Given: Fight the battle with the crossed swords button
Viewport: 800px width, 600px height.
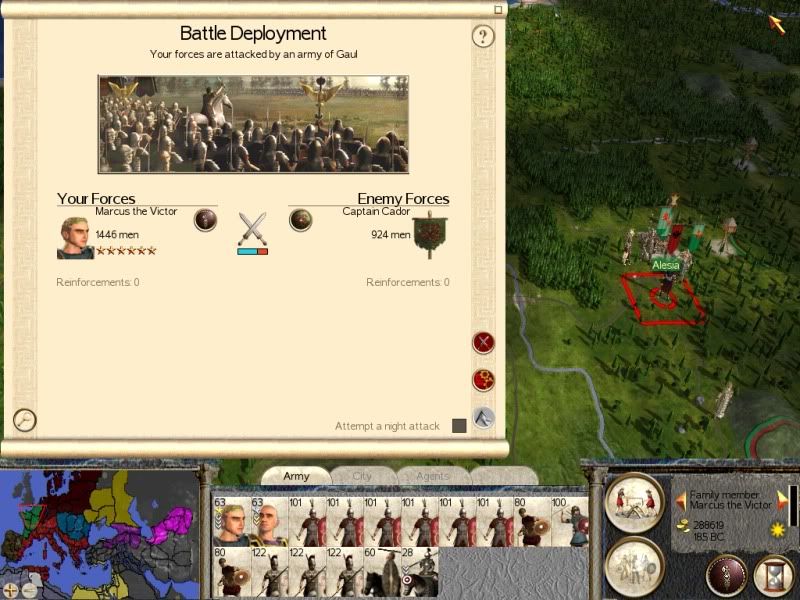Looking at the screenshot, I should (x=484, y=343).
